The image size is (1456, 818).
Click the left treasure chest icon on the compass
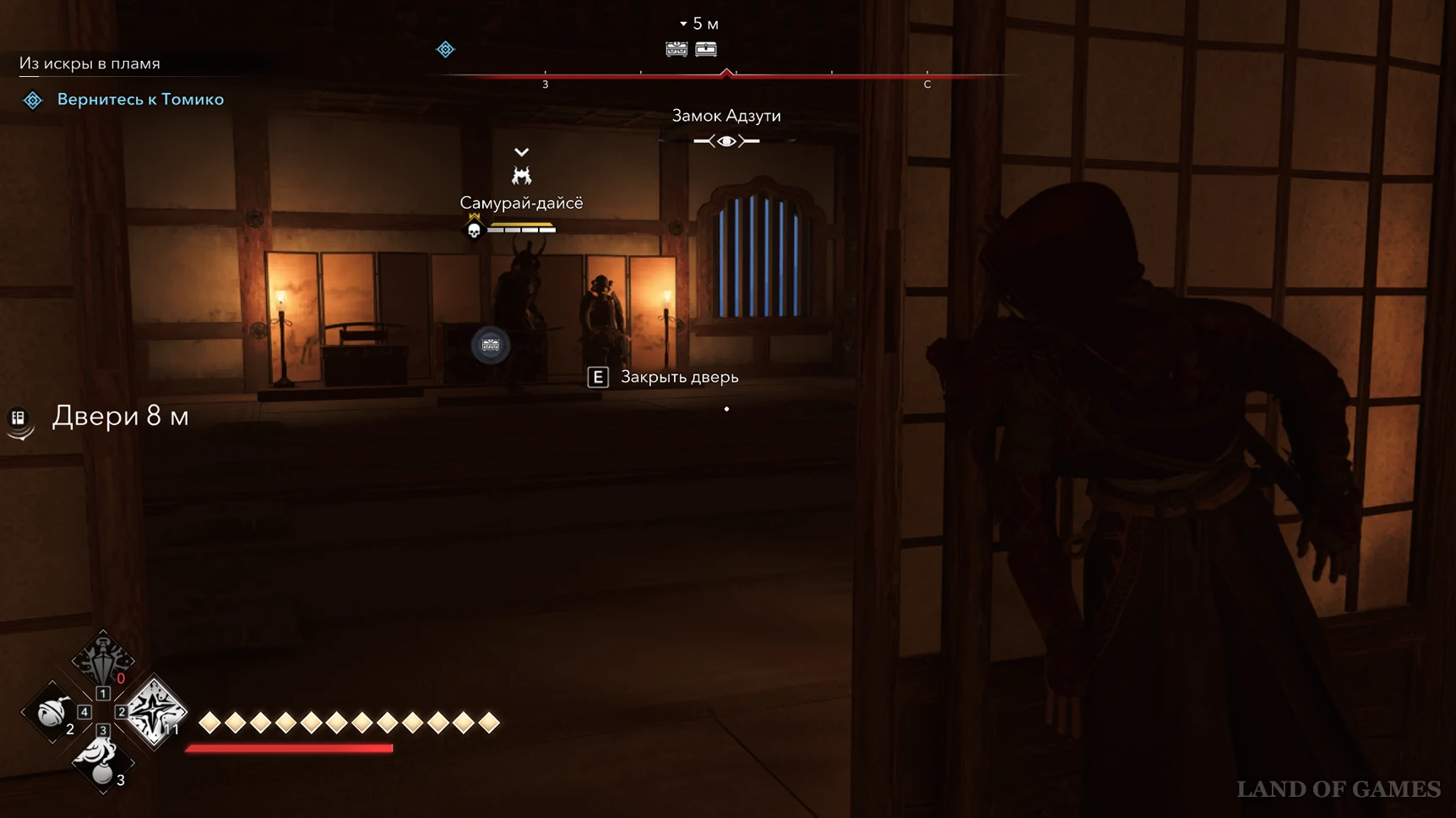tap(676, 50)
